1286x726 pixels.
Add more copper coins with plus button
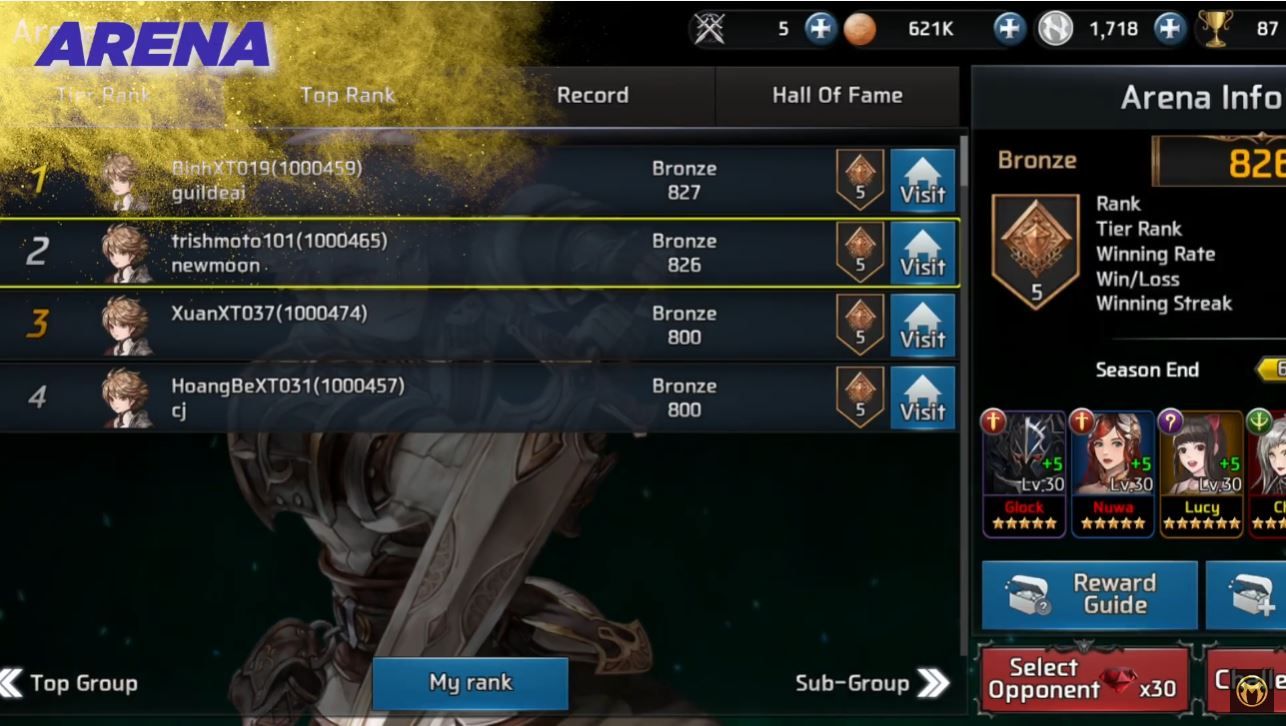click(x=1009, y=29)
